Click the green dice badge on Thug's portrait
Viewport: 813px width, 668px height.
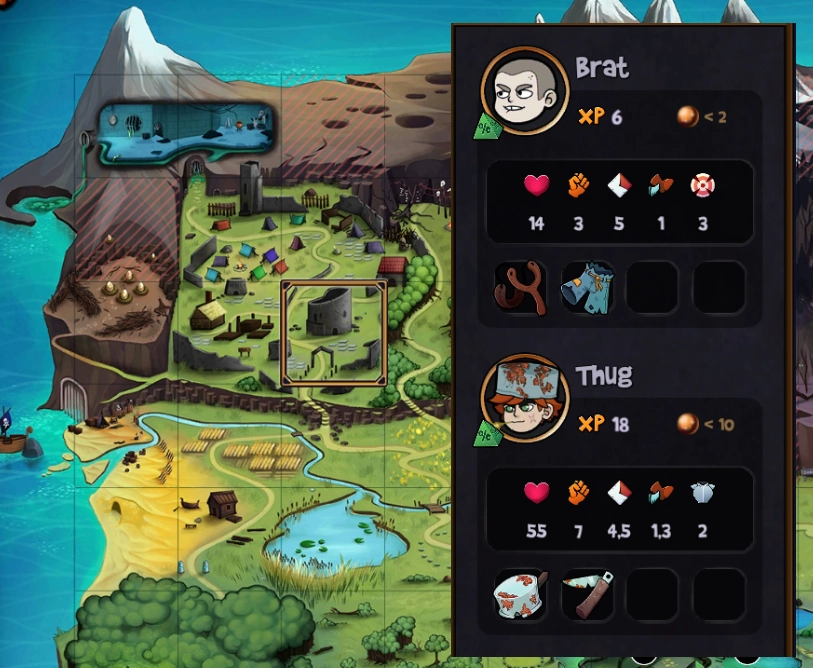click(x=487, y=434)
